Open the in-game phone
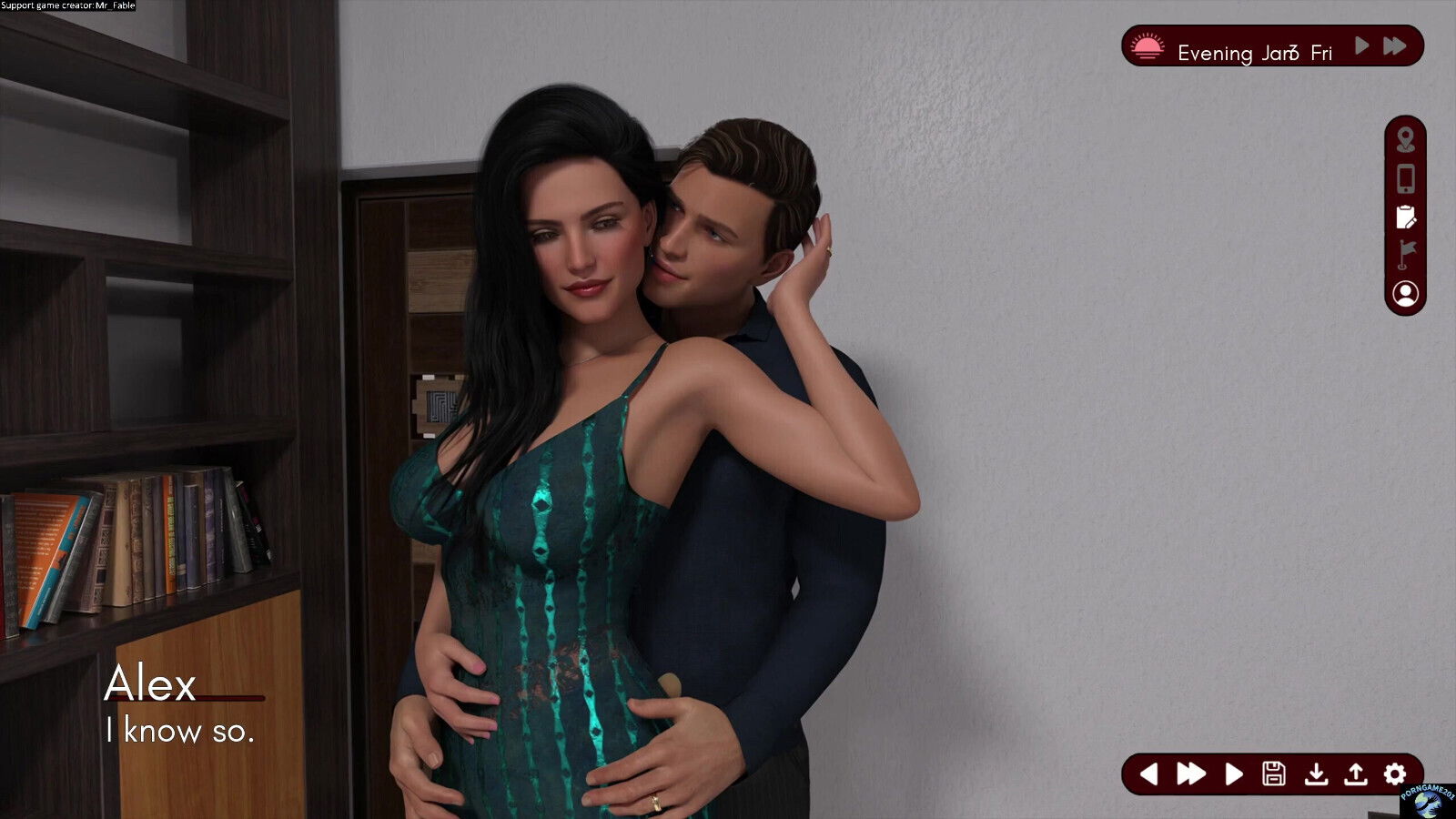 coord(1406,177)
